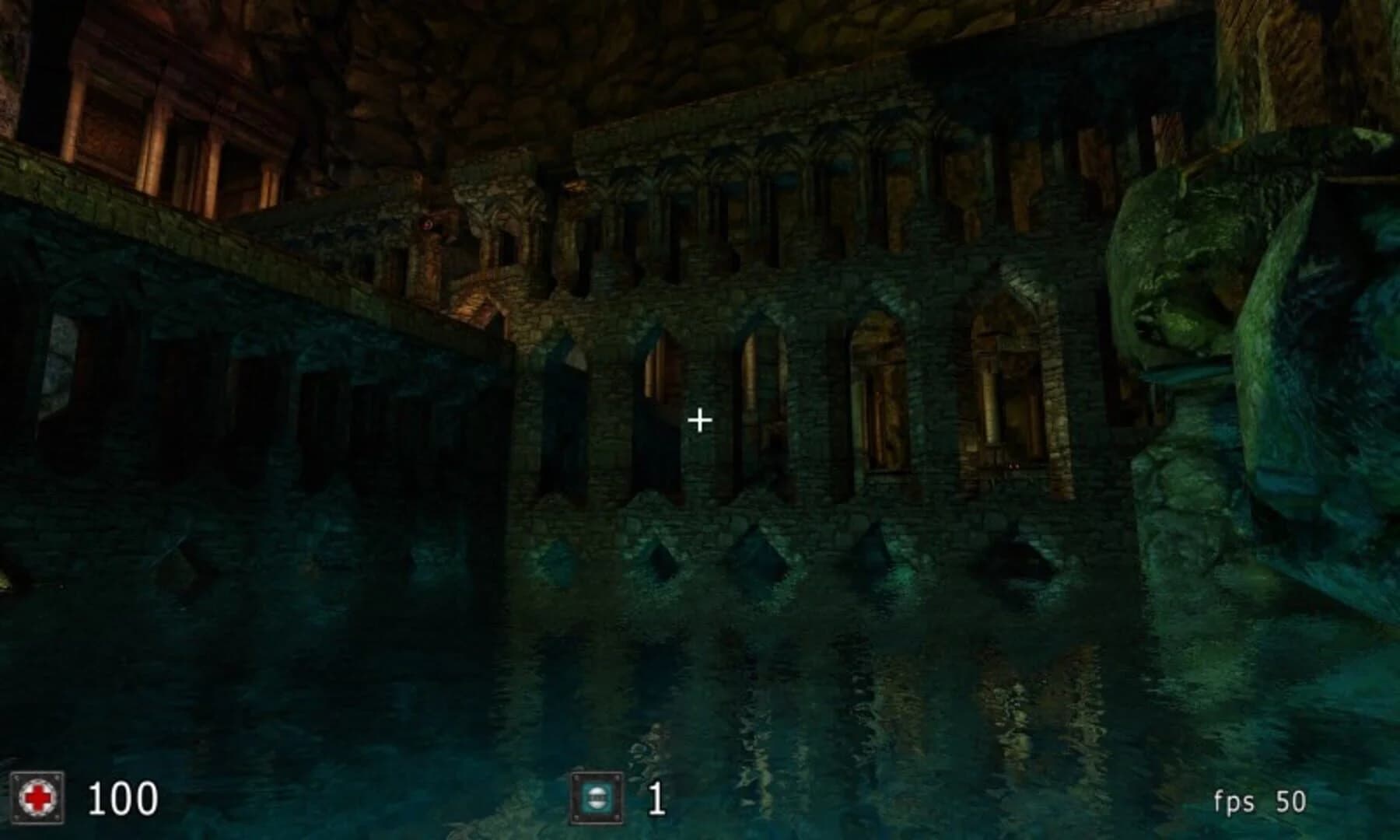Screen dimensions: 1400x840
Task: Click the glowing red eye near the serpent head
Action: point(426,223)
